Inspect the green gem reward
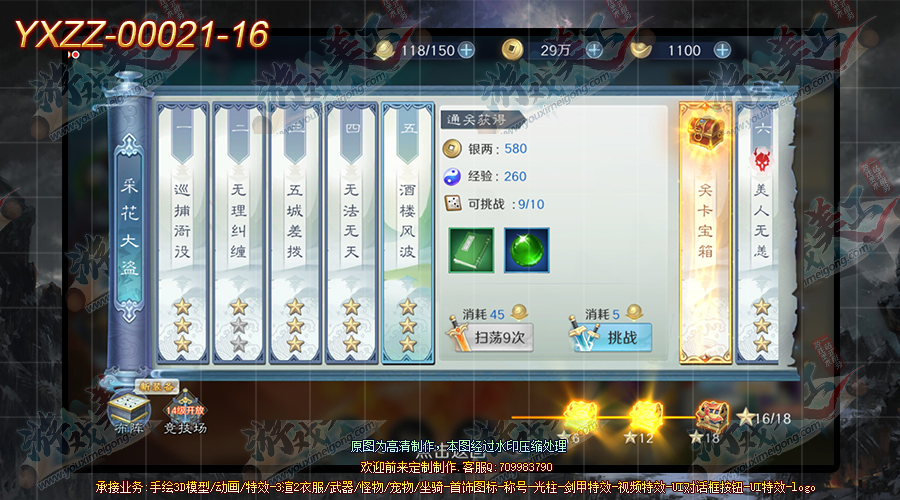This screenshot has width=900, height=500. [x=526, y=250]
